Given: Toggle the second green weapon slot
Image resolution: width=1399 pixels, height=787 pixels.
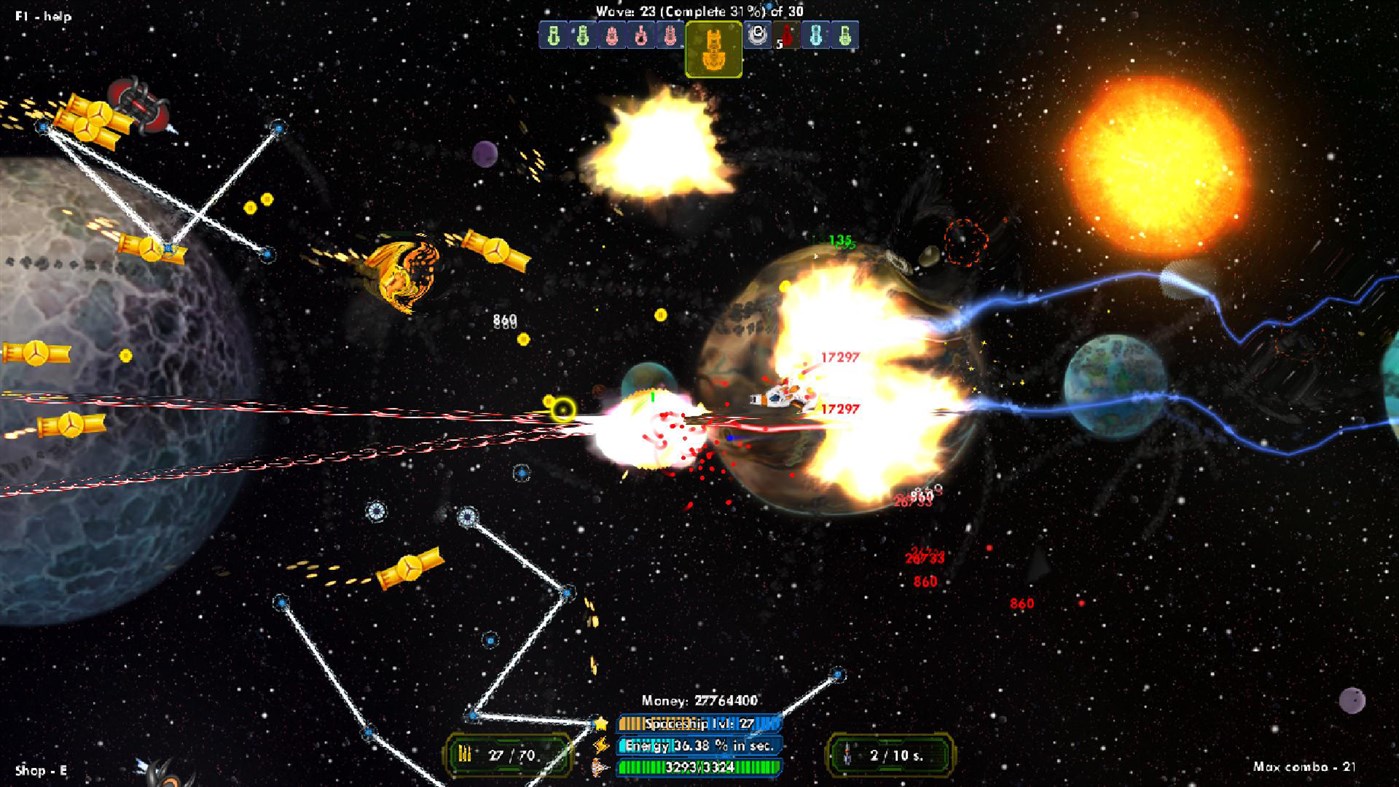Looking at the screenshot, I should pos(582,36).
